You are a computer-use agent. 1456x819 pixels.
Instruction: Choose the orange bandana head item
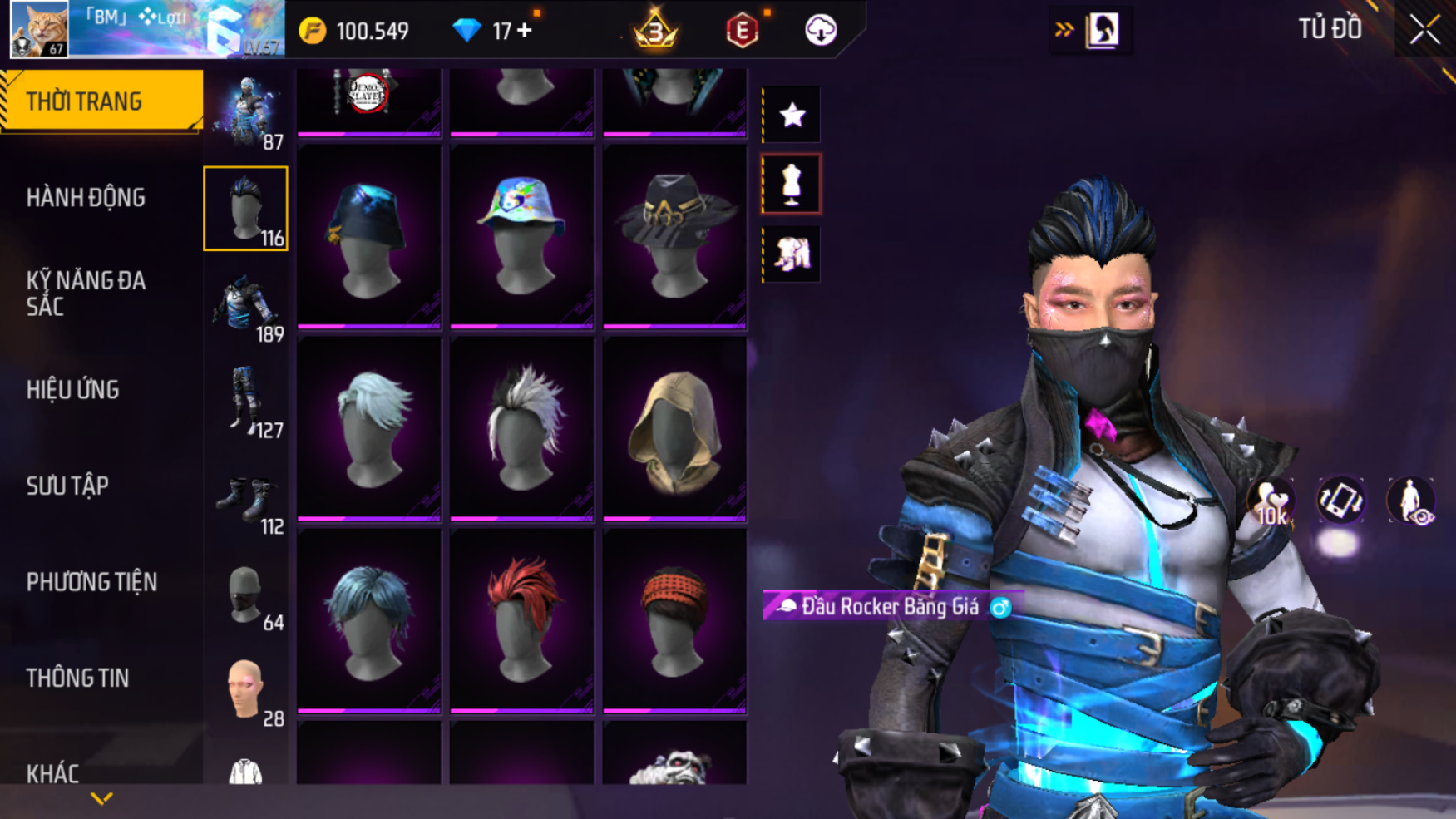point(674,621)
